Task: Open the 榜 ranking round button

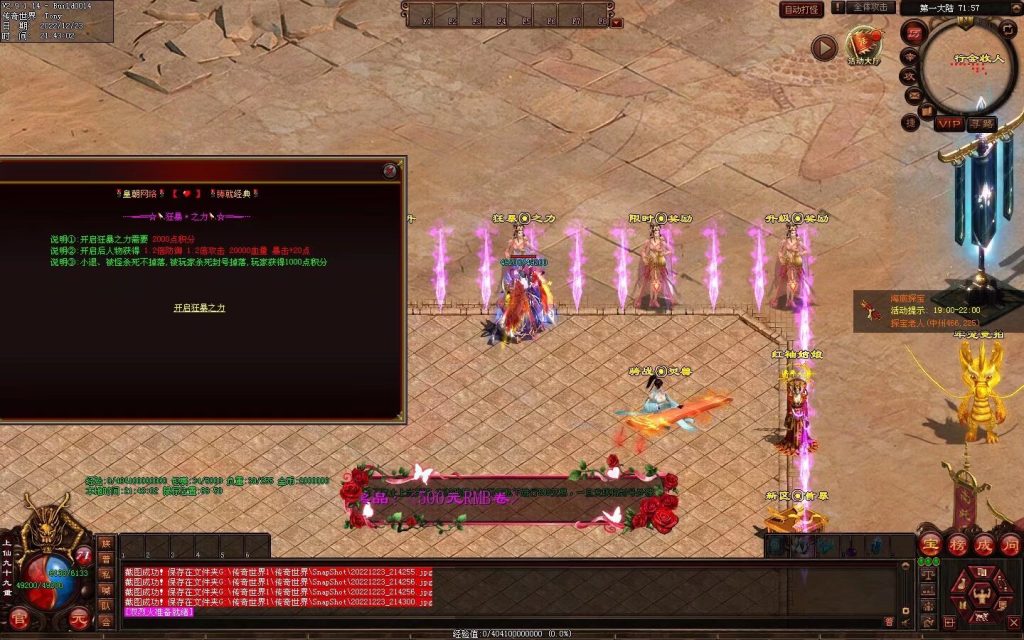Action: [x=957, y=544]
